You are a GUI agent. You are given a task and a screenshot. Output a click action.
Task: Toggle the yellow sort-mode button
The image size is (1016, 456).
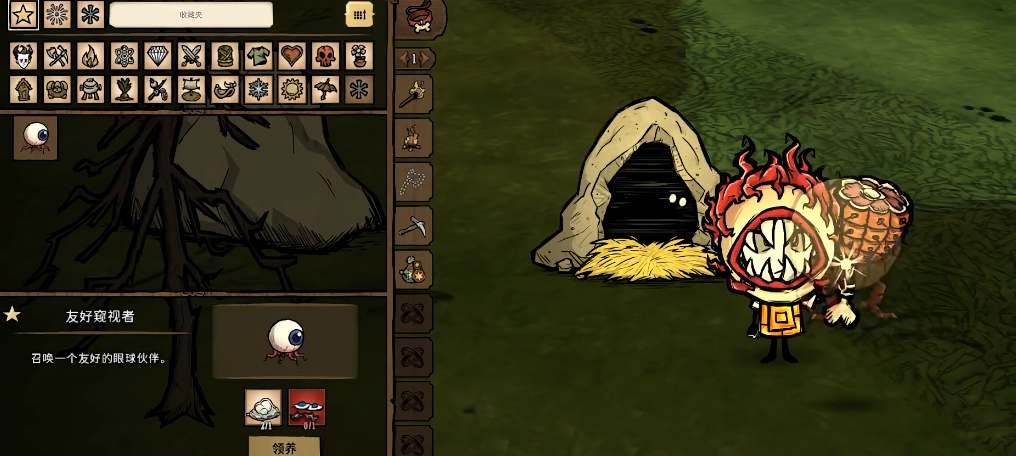[x=359, y=15]
